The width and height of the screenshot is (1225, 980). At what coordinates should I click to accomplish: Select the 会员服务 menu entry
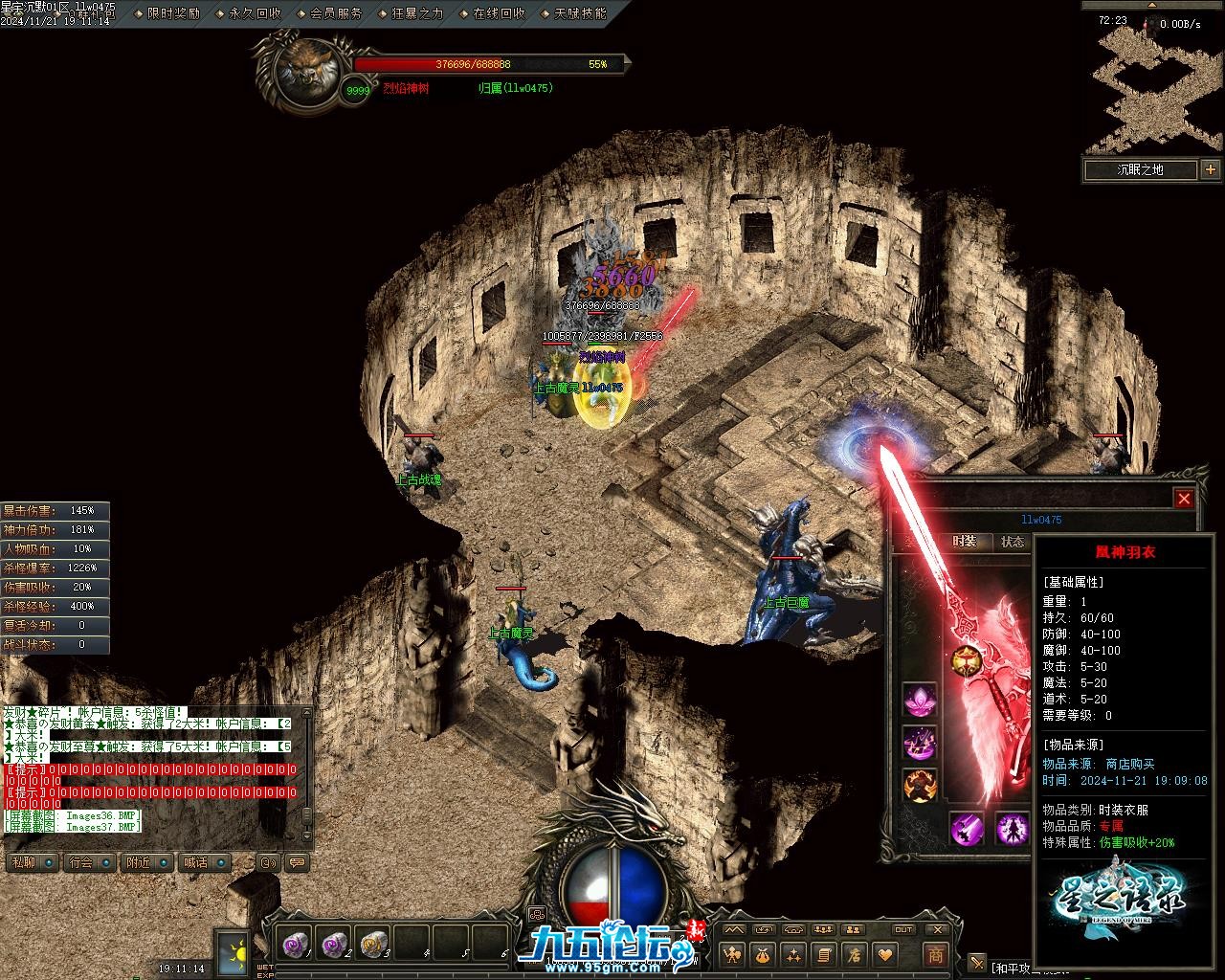tap(336, 13)
